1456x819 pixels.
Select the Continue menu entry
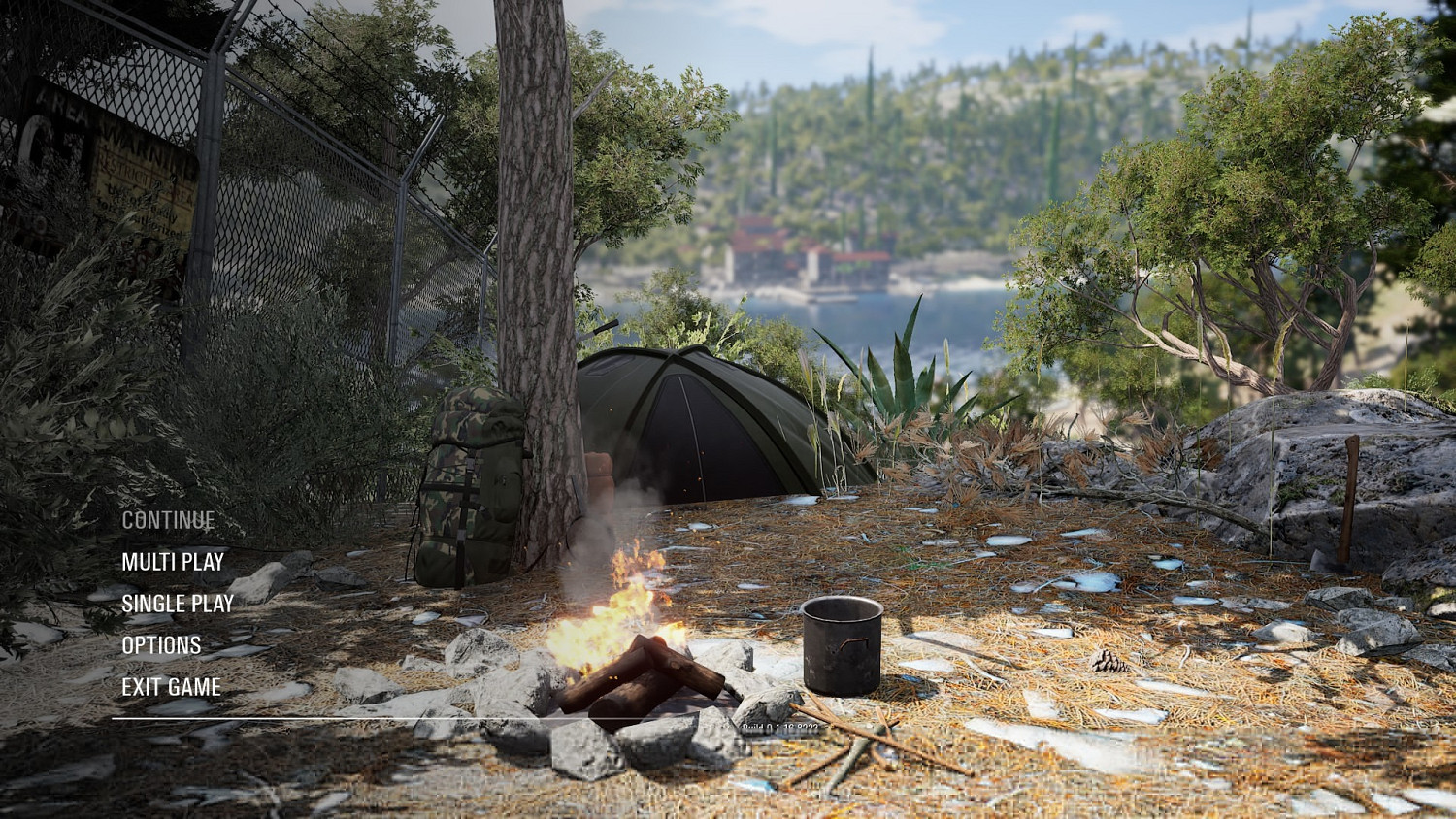[x=168, y=520]
